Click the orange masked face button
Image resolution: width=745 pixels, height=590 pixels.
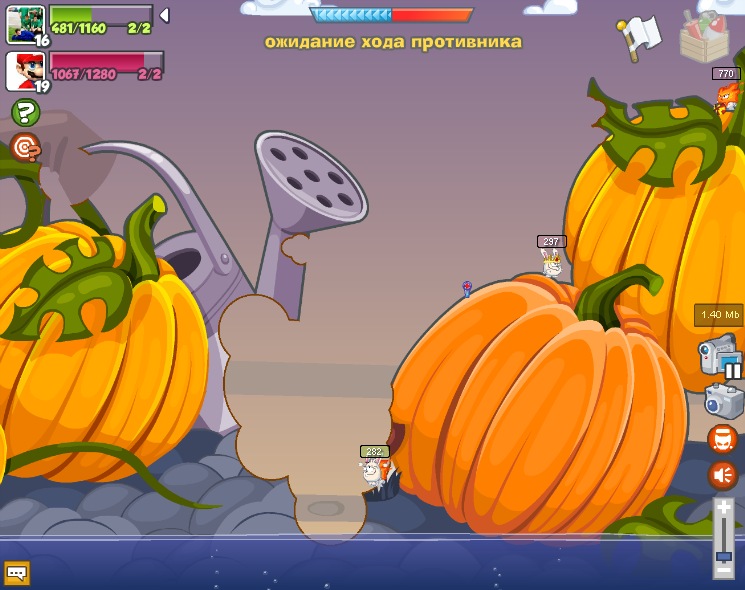722,439
